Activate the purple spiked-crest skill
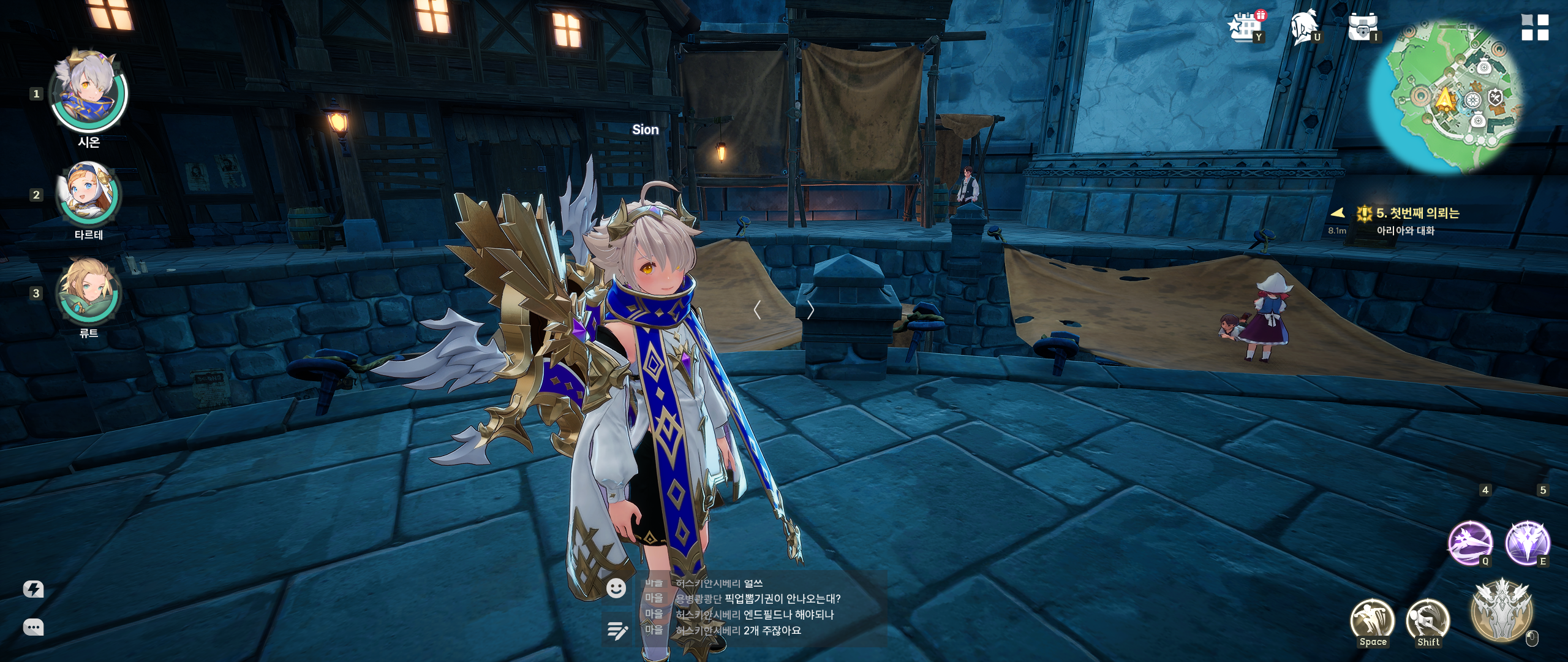The image size is (1568, 662). tap(1528, 543)
